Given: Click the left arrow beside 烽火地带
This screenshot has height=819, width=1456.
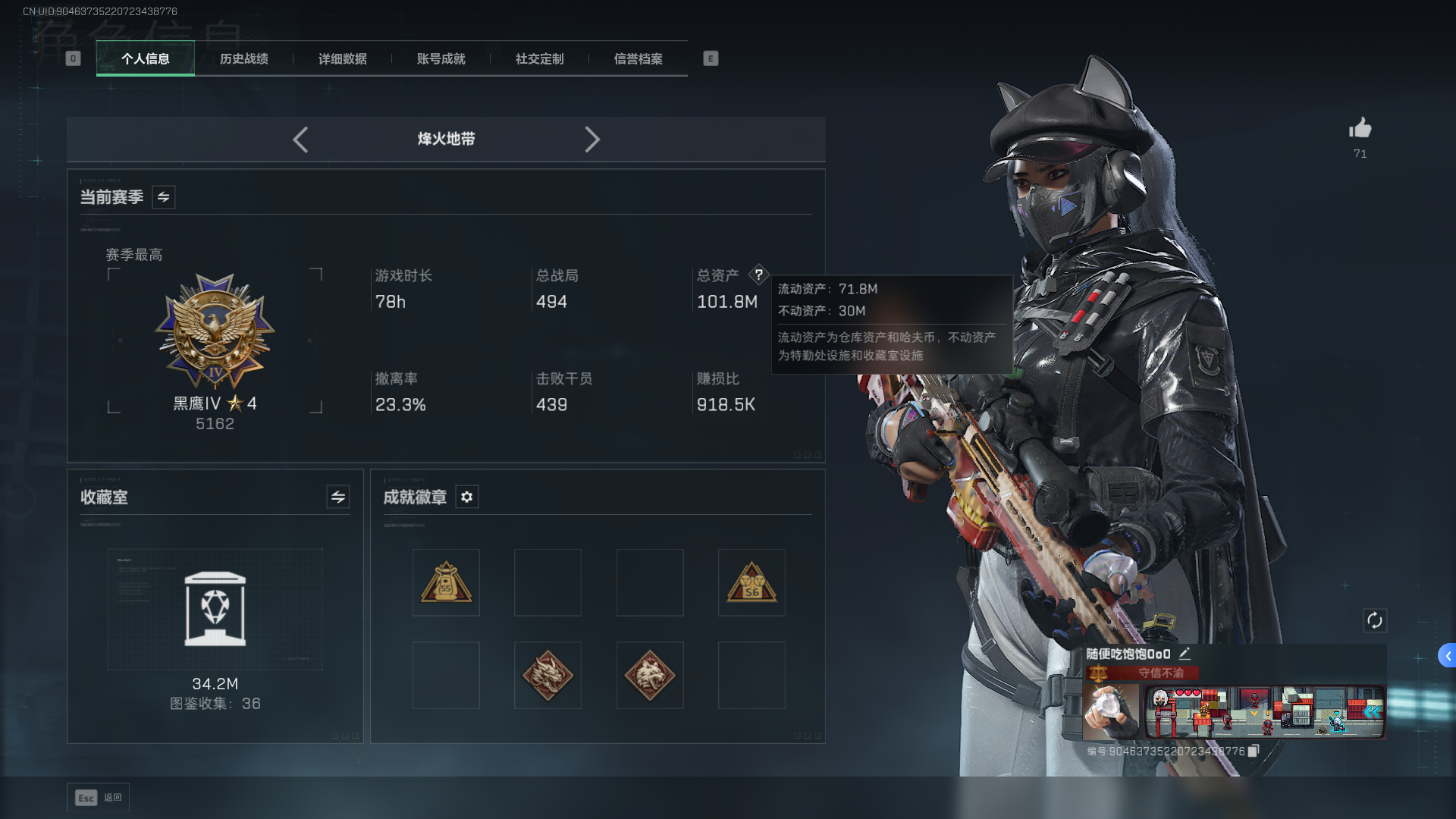Looking at the screenshot, I should coord(300,140).
